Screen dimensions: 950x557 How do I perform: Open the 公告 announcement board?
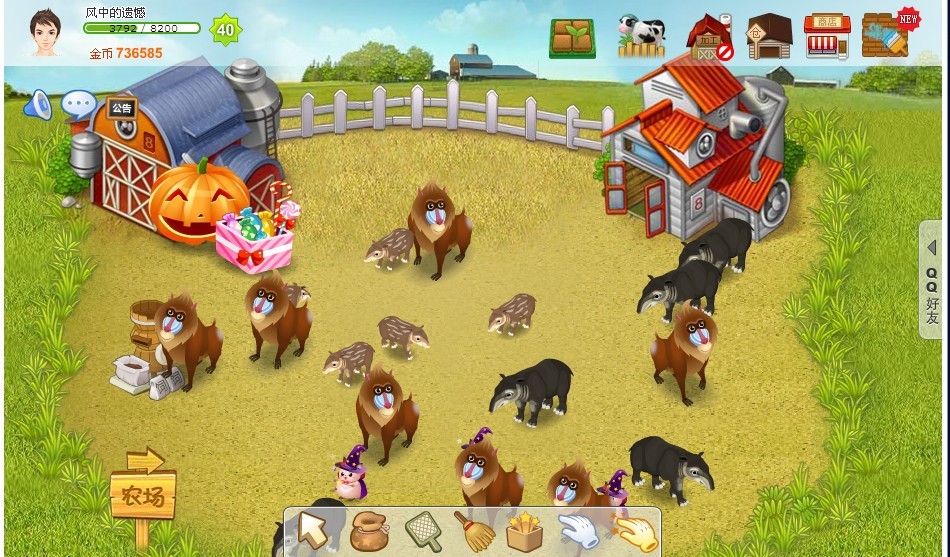click(122, 108)
